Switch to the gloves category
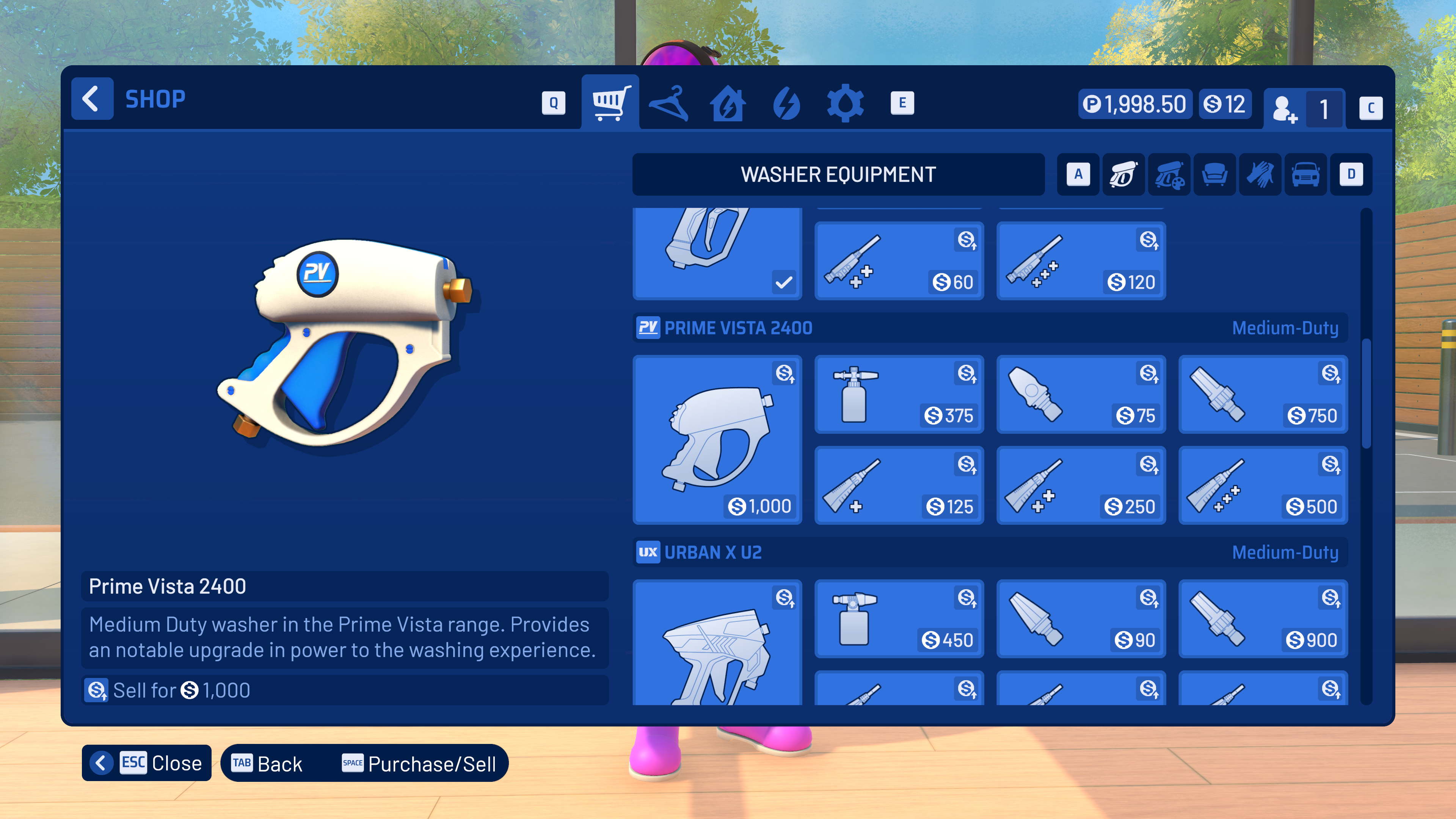The height and width of the screenshot is (819, 1456). click(1260, 175)
